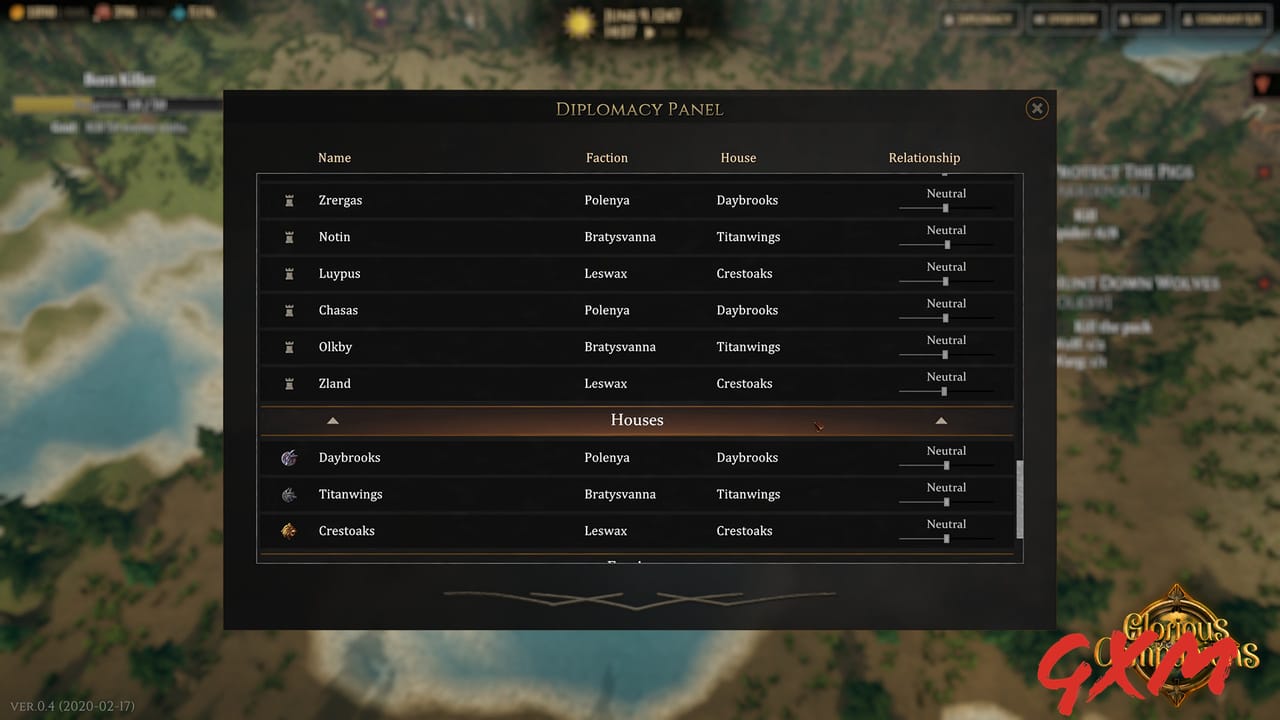Select the Zrergas character portrait icon
The image size is (1280, 720).
290,200
